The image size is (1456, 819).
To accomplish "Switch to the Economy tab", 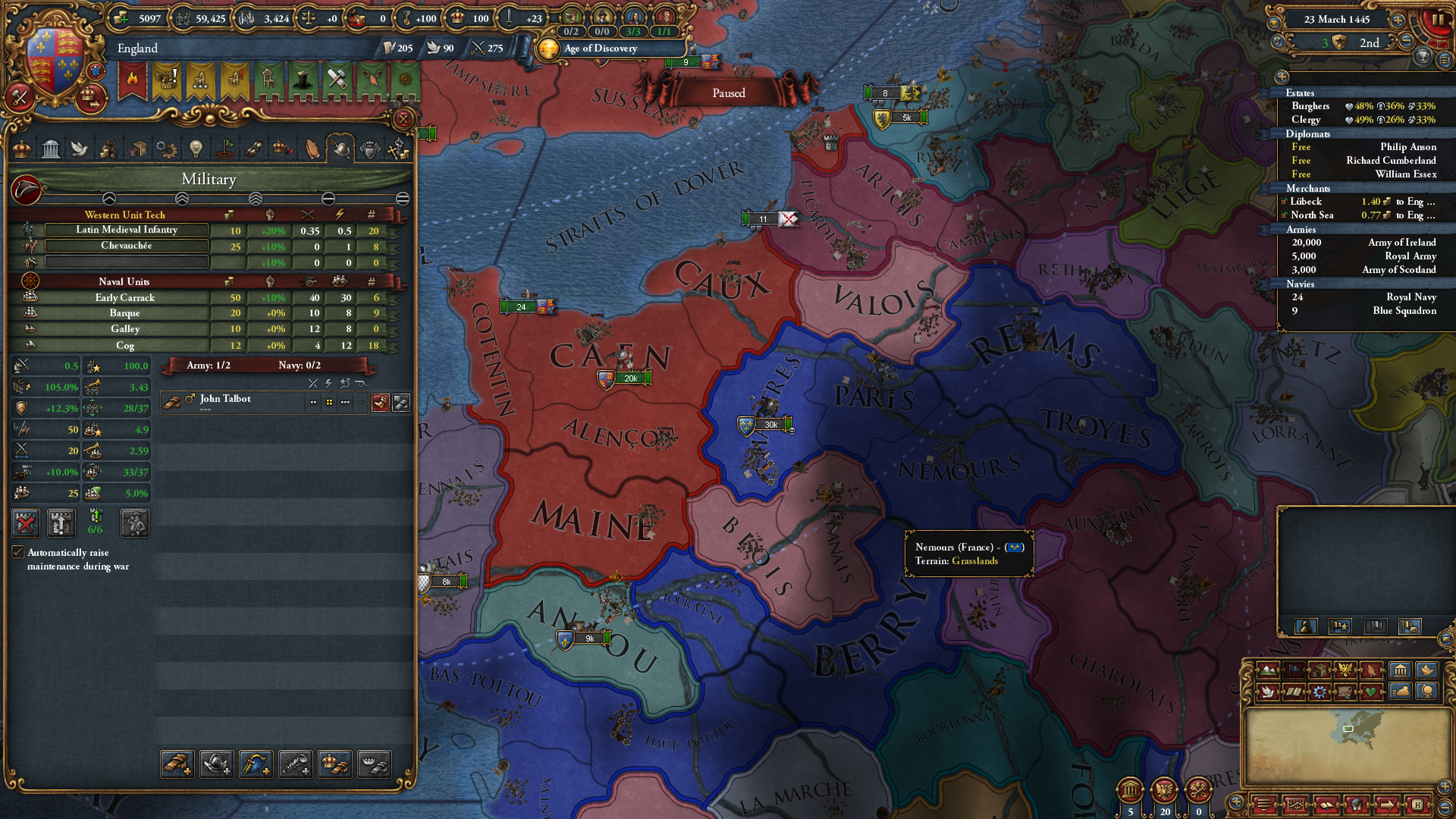I will pyautogui.click(x=108, y=149).
